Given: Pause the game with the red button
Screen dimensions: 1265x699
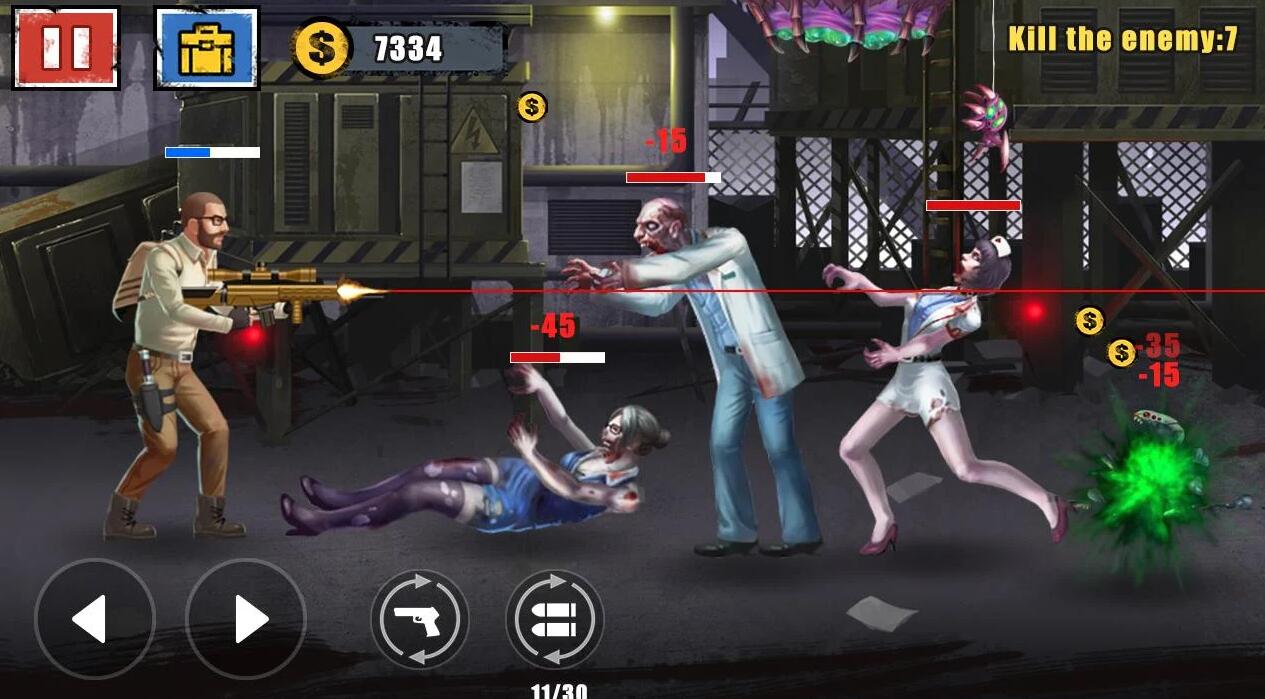Looking at the screenshot, I should point(66,47).
